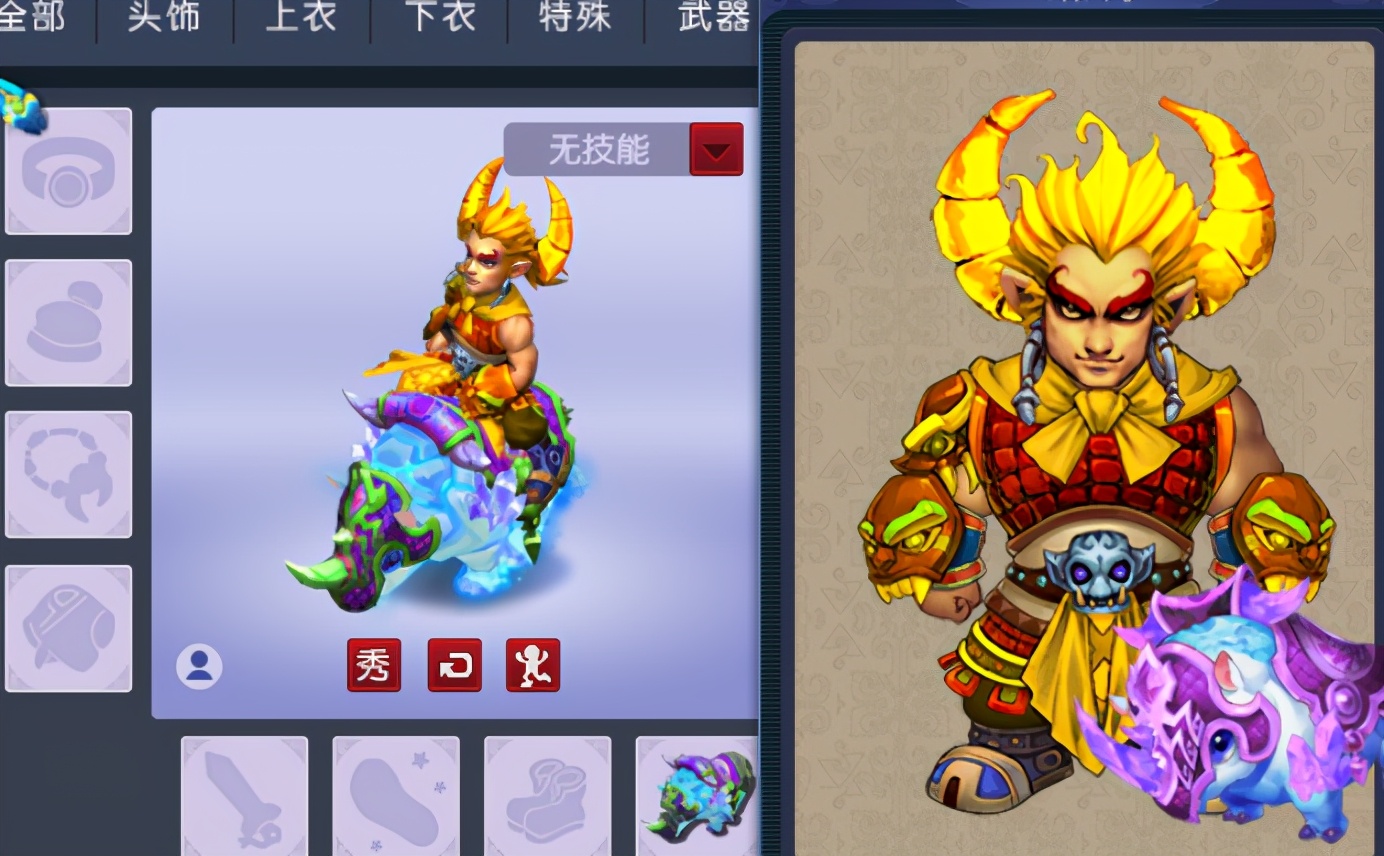Switch to the 武器 weapons tab

[x=710, y=18]
